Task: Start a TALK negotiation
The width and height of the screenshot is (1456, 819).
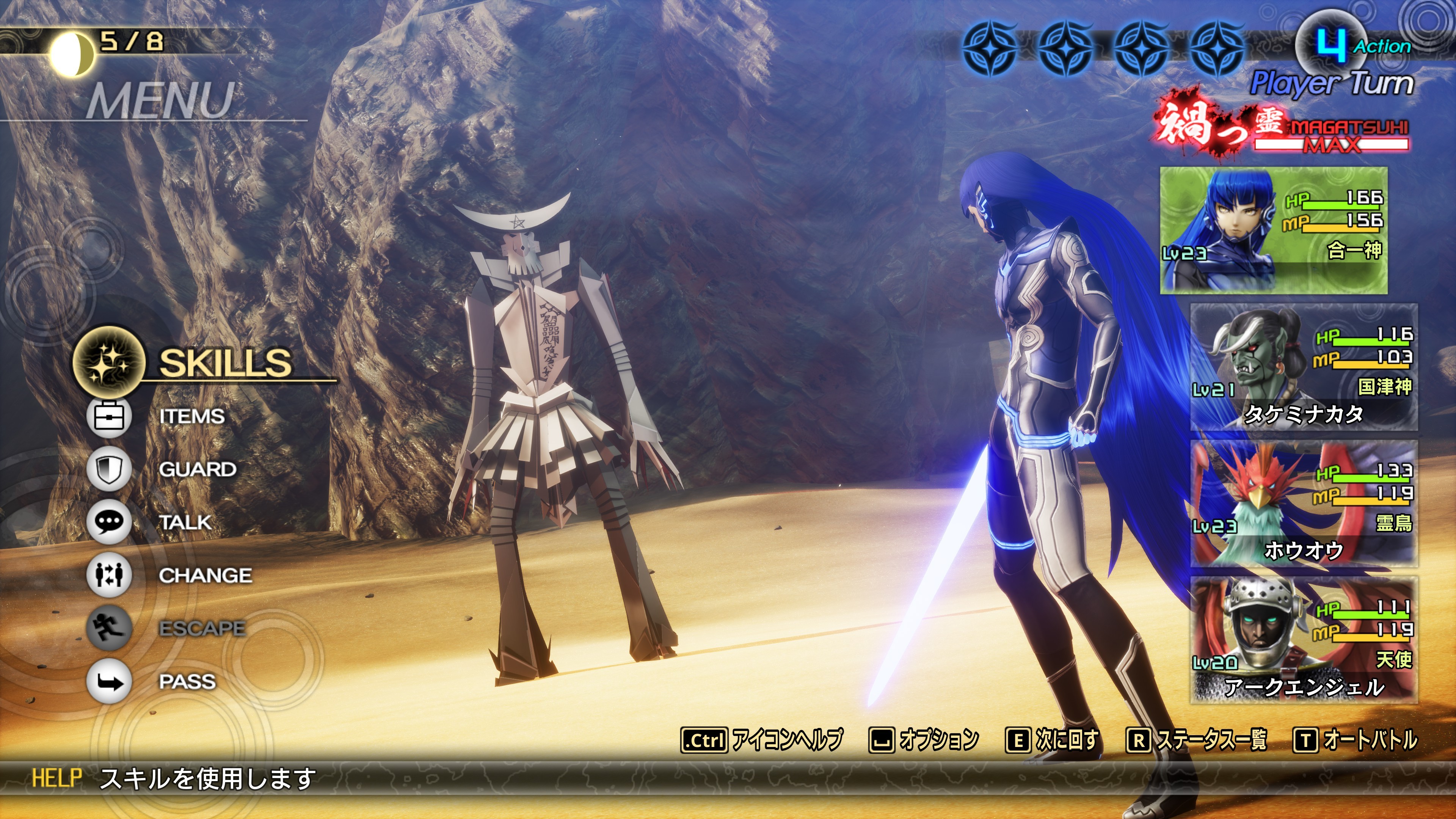Action: point(185,522)
